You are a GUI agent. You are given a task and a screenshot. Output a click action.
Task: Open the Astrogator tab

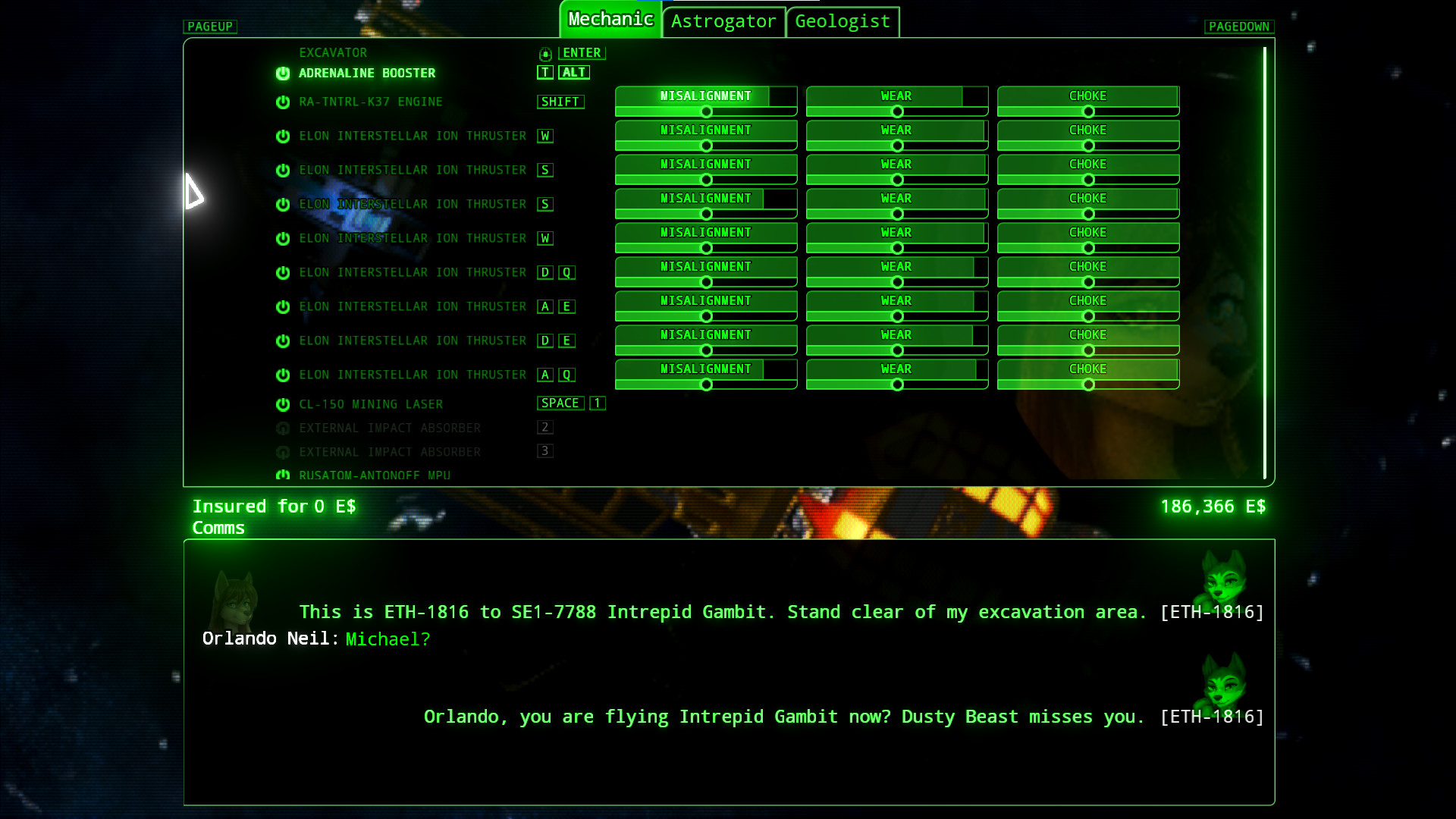tap(723, 22)
